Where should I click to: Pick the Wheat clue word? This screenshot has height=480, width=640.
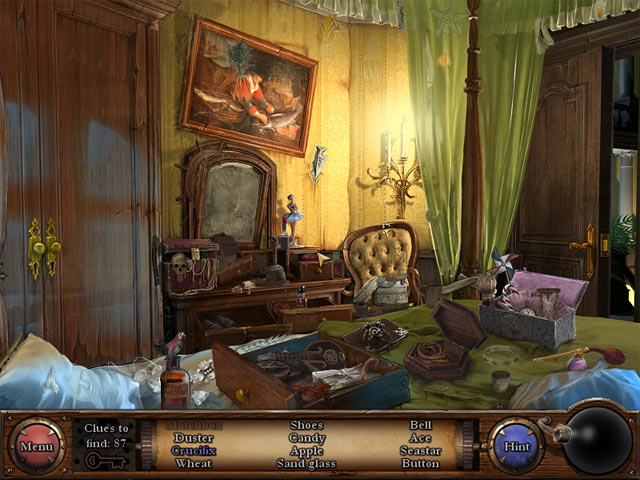194,464
